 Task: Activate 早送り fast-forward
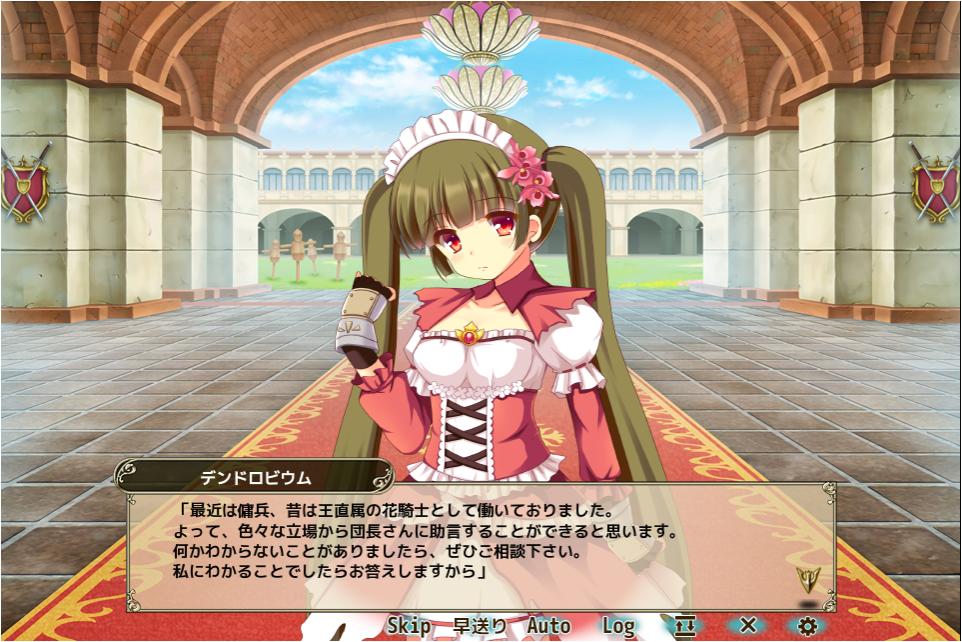point(480,626)
